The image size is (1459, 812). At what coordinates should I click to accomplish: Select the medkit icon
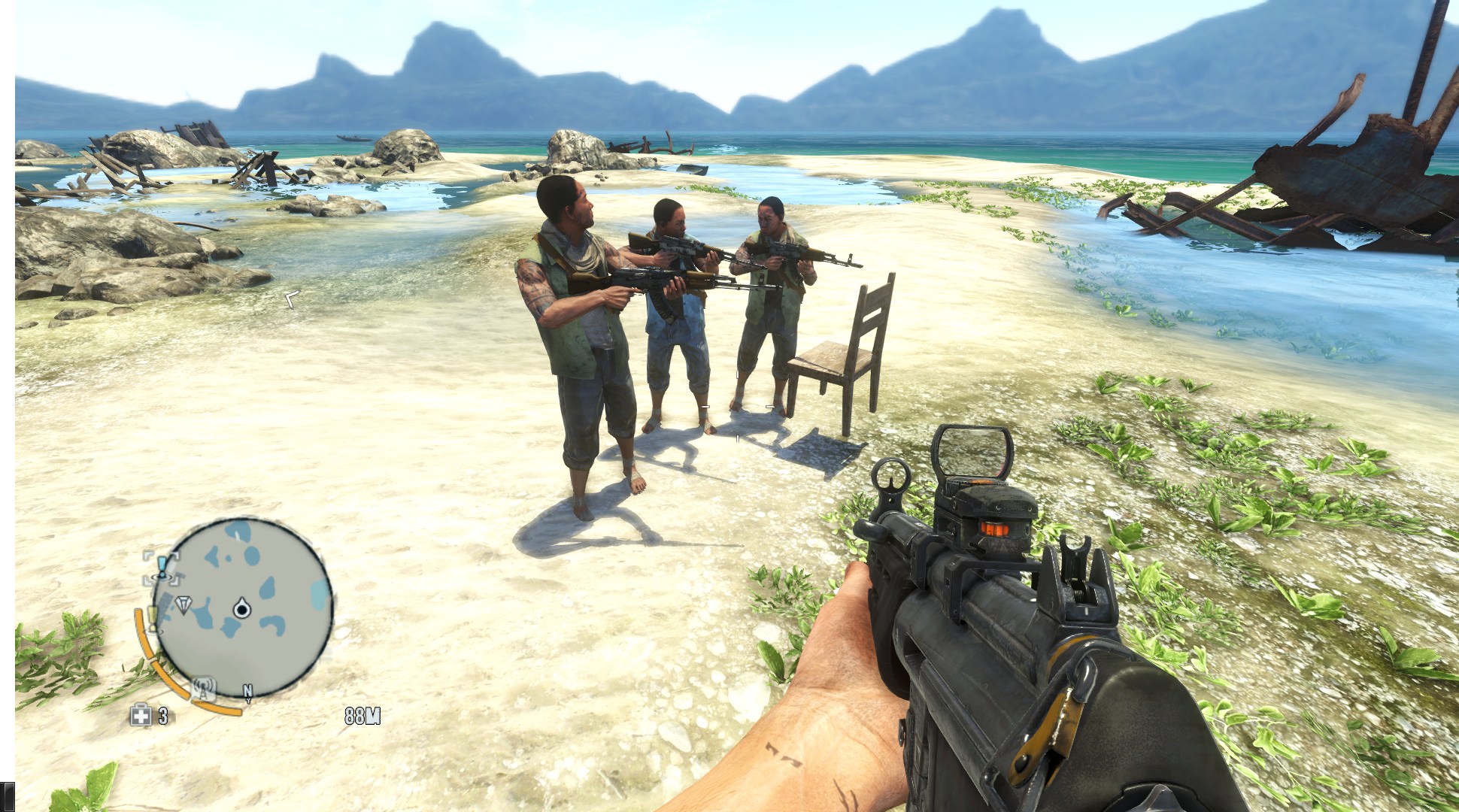(x=140, y=715)
